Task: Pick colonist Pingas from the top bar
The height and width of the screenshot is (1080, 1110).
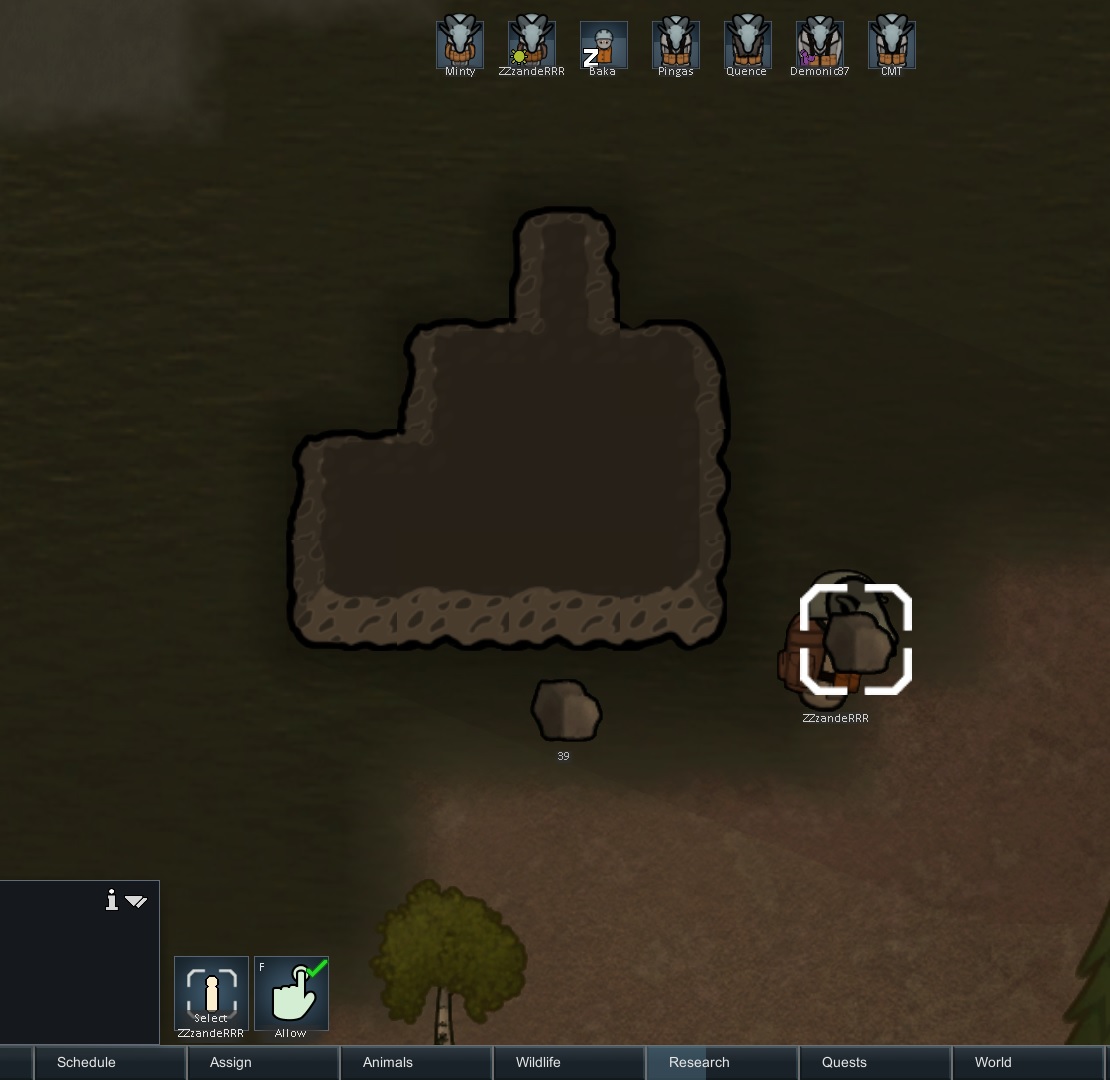Action: 676,43
